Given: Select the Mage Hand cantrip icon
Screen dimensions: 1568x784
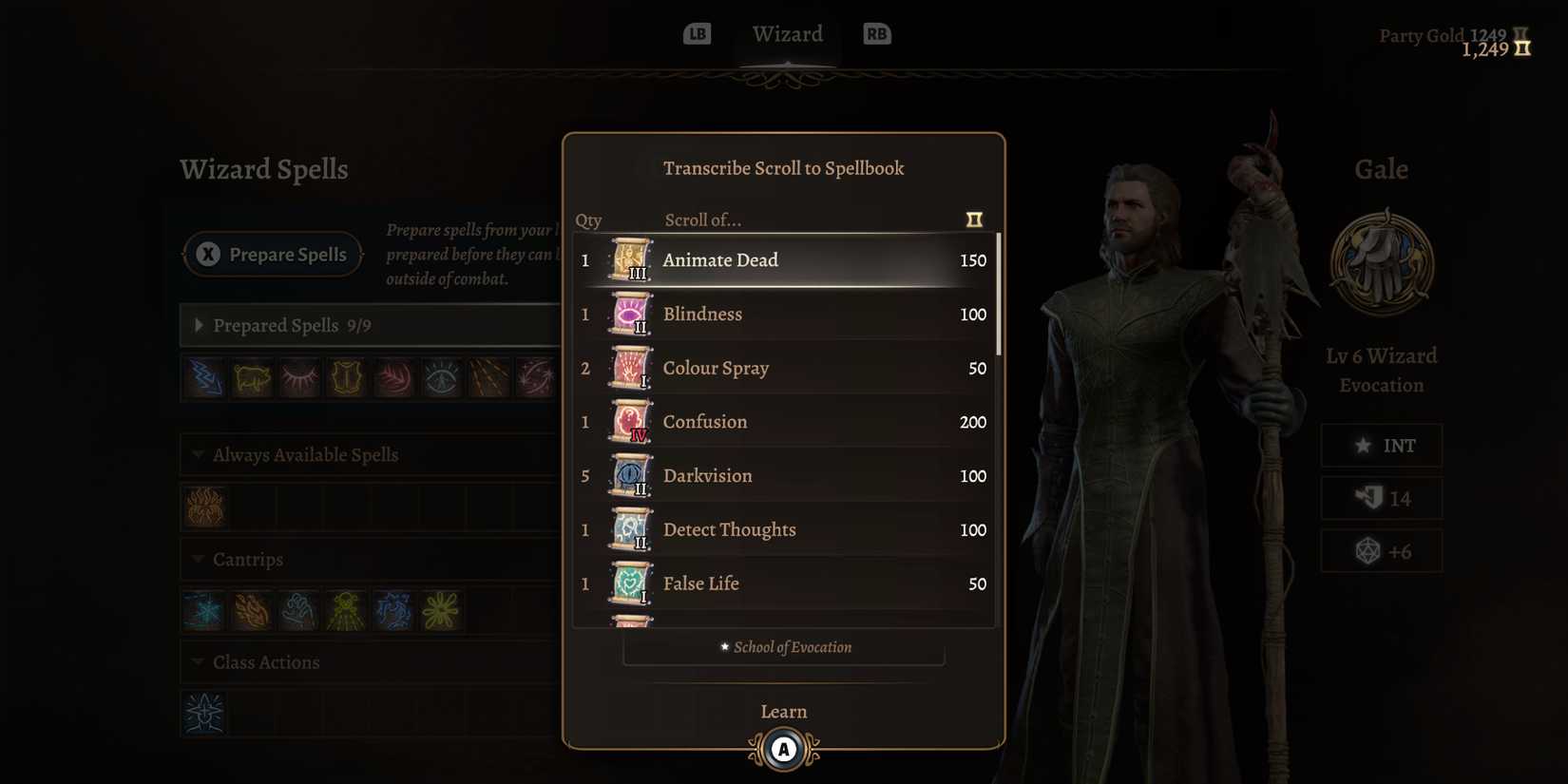Looking at the screenshot, I should [x=298, y=611].
